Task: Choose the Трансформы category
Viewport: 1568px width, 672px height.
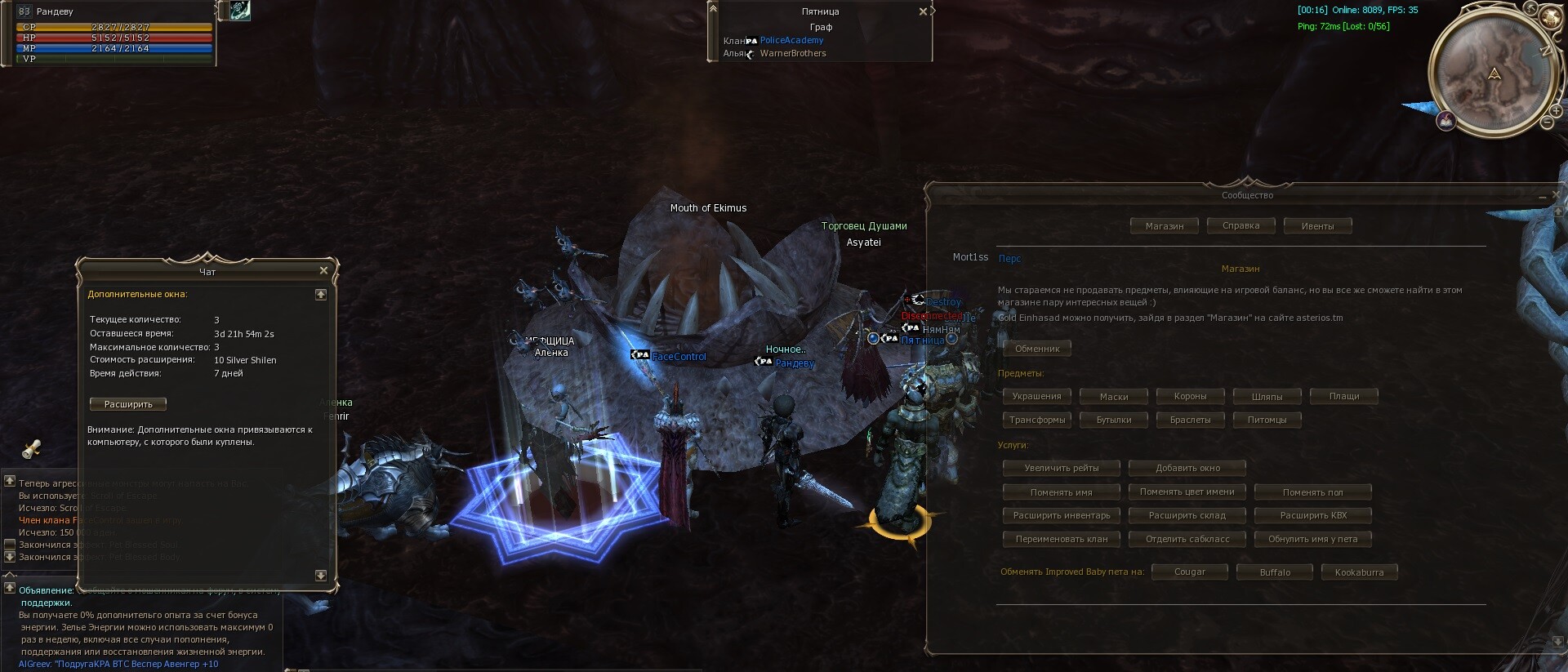Action: coord(1036,420)
